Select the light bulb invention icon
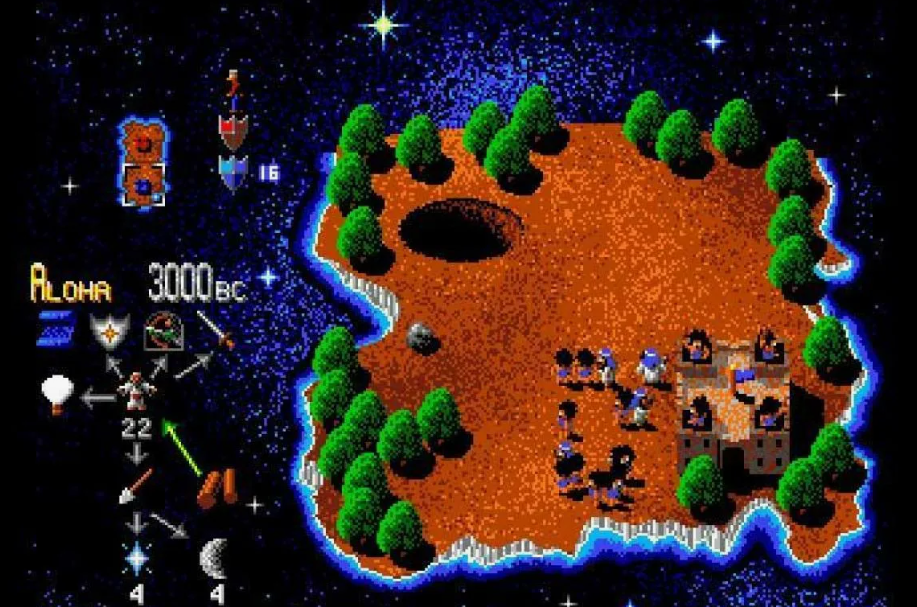 (57, 393)
